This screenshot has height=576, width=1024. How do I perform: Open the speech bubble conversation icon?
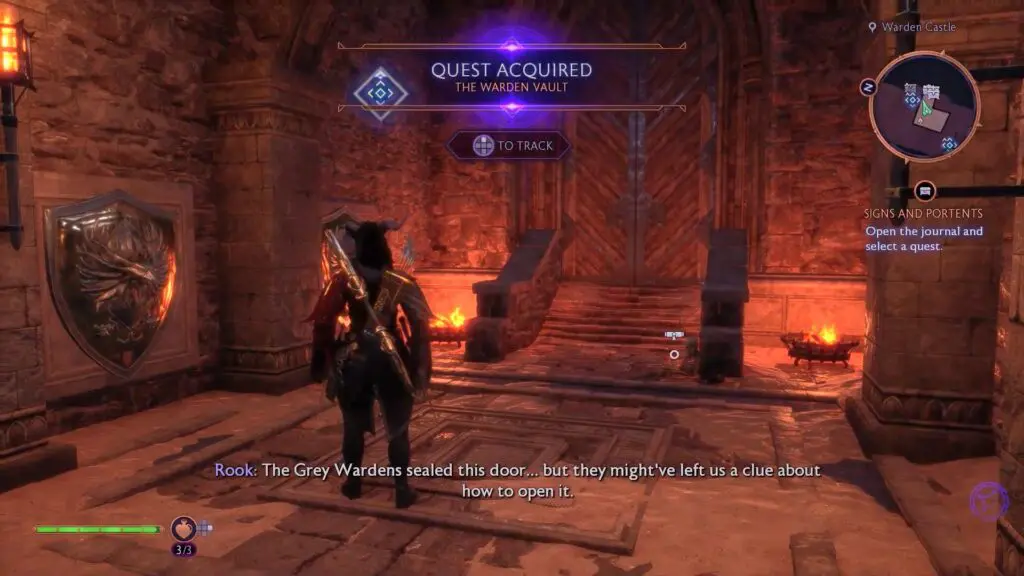[925, 191]
